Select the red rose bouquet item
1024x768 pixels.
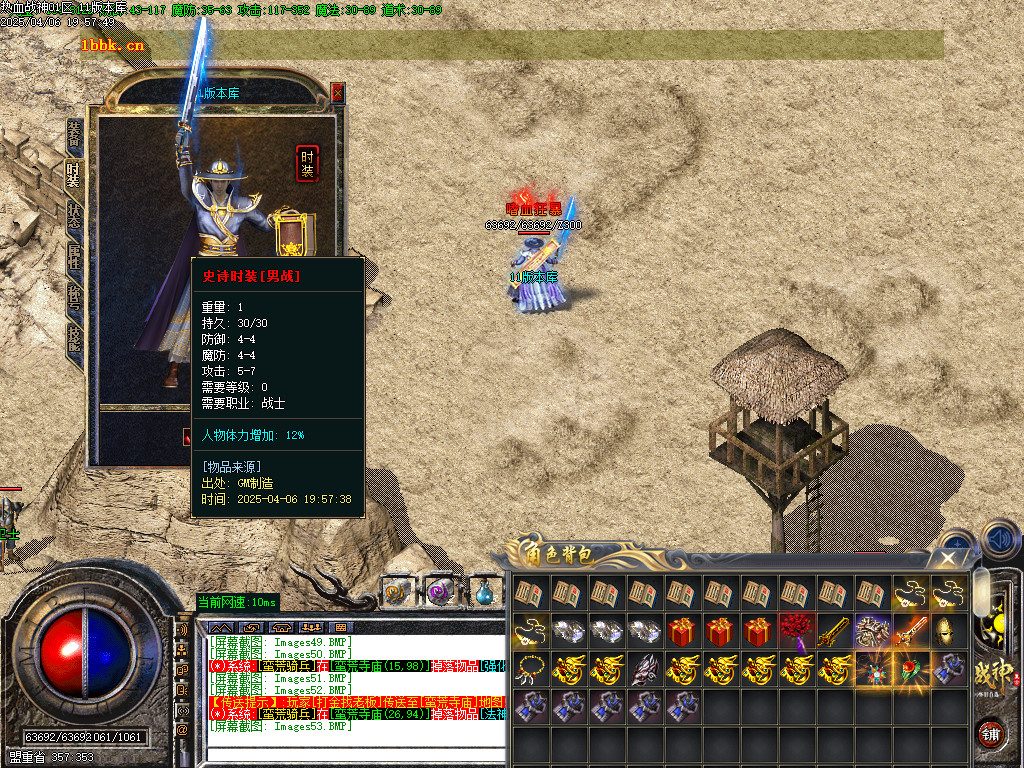[797, 630]
